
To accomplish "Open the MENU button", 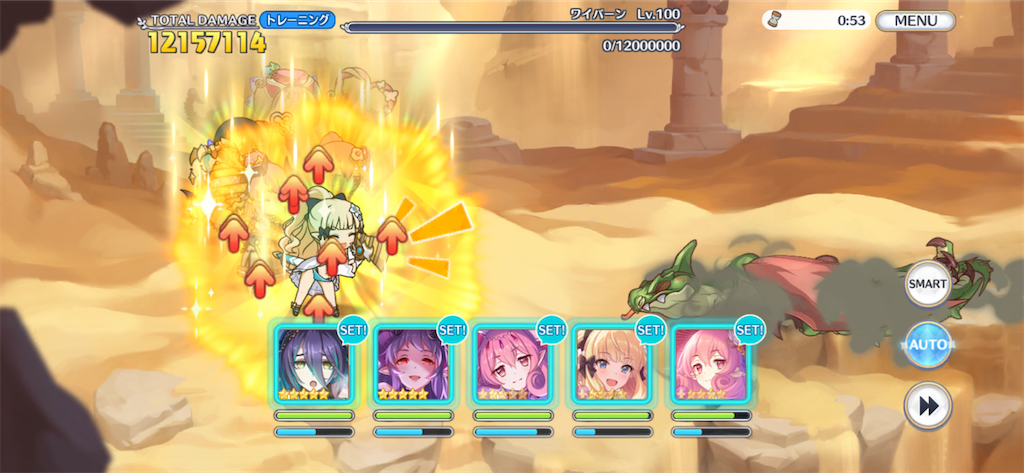I will (915, 20).
